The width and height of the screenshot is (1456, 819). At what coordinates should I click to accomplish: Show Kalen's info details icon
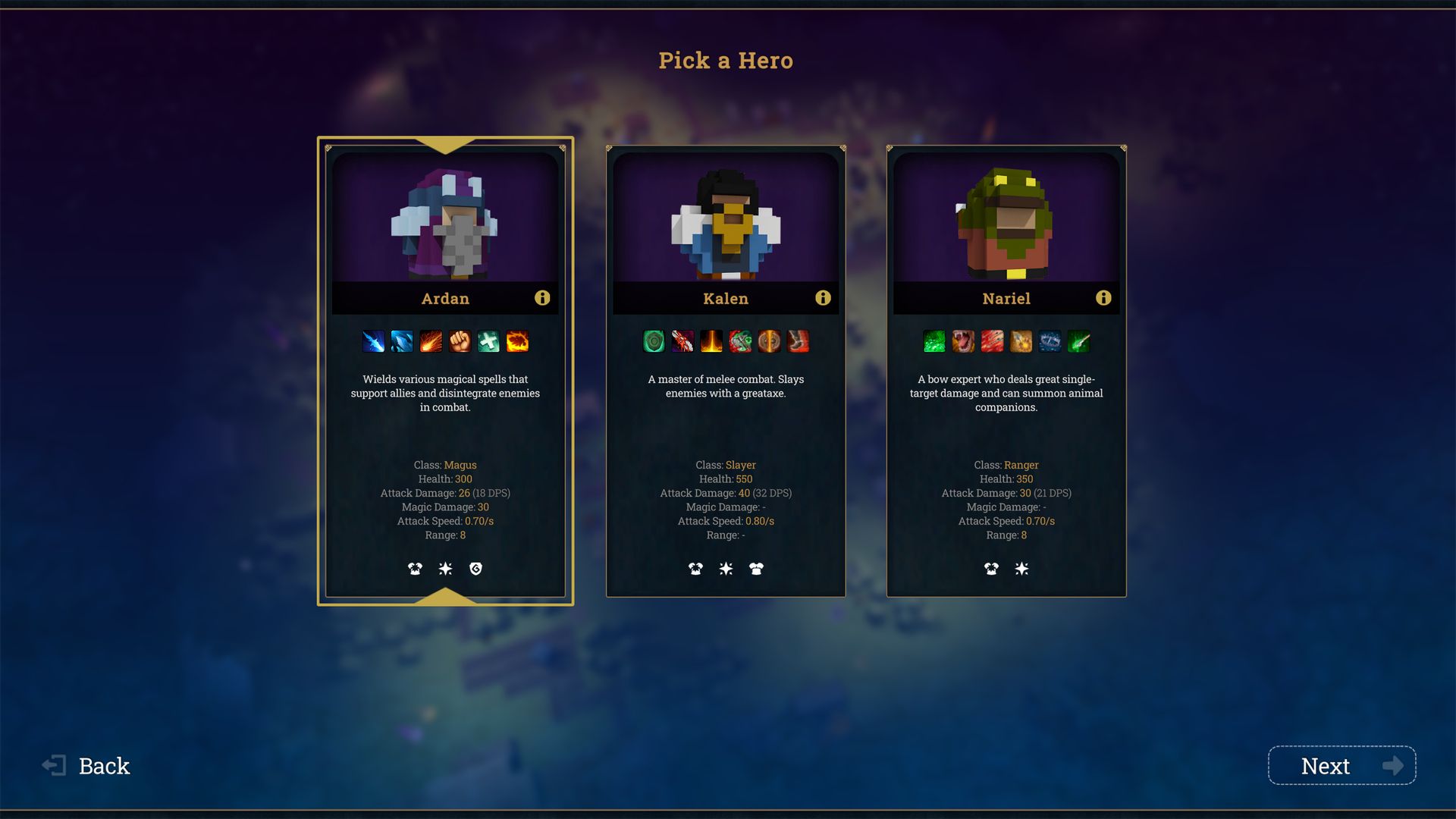[823, 298]
